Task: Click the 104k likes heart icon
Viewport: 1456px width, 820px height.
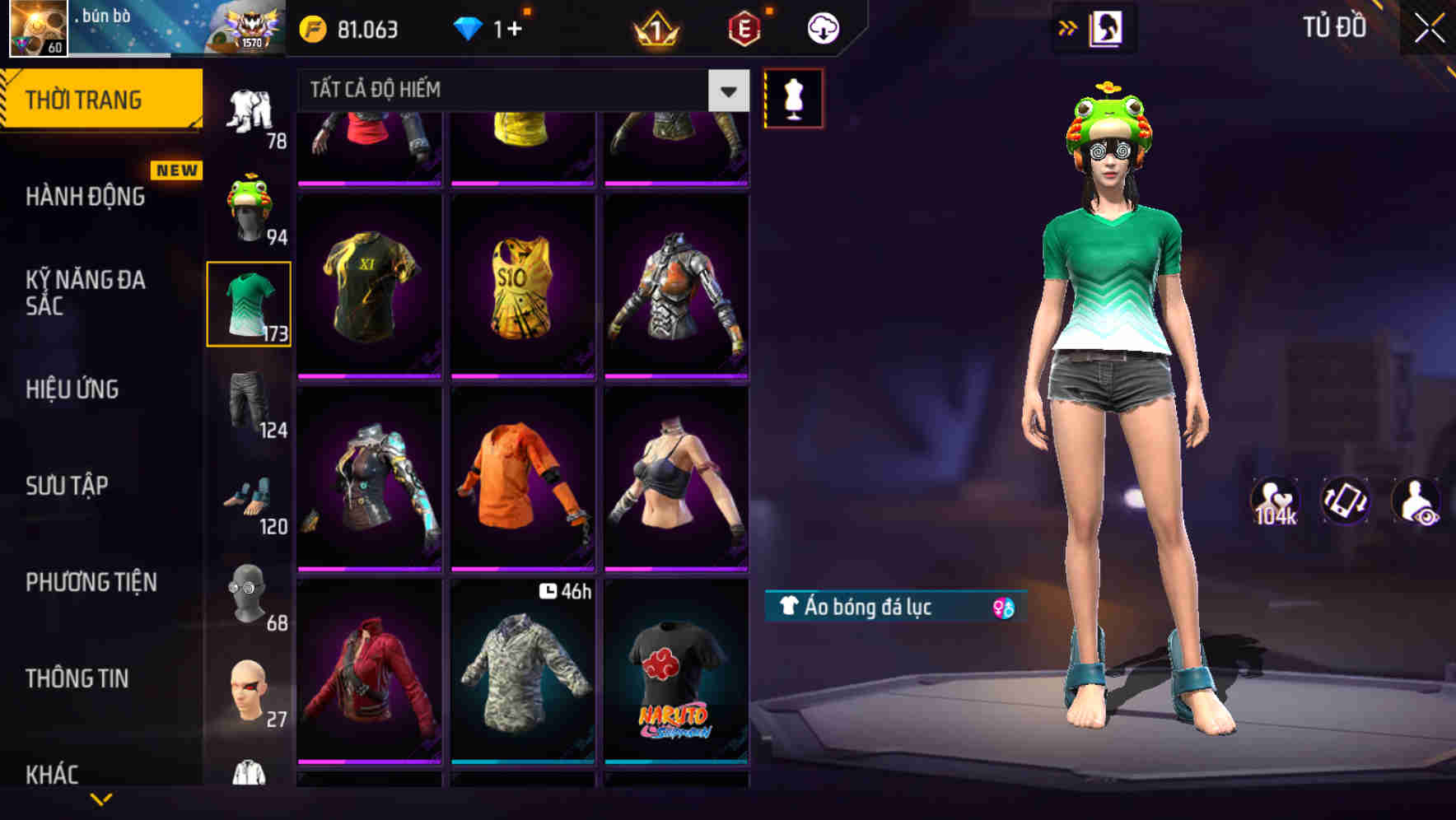Action: pos(1276,501)
